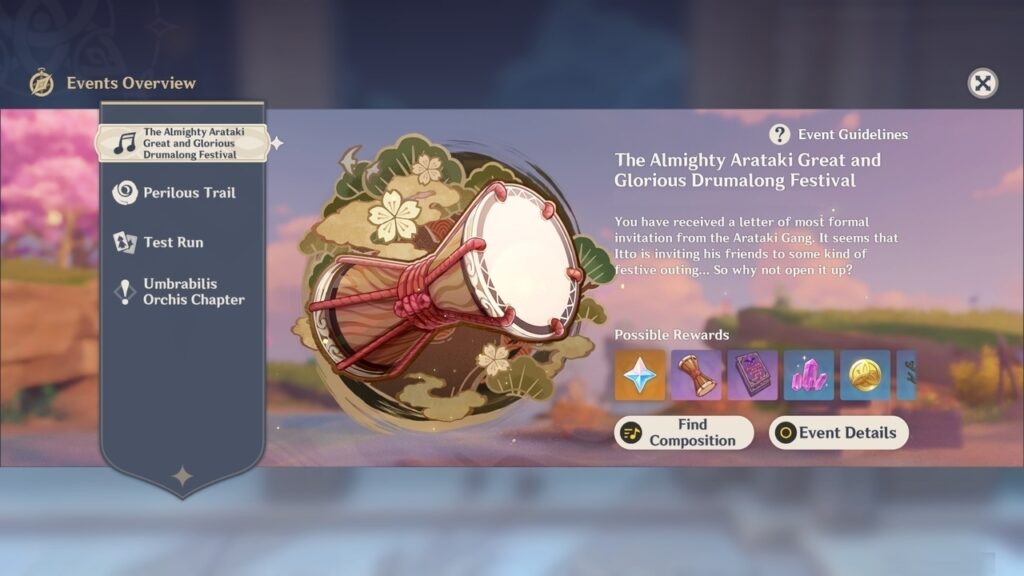The image size is (1024, 576).
Task: Inspect the Primogem reward icon
Action: click(x=640, y=375)
